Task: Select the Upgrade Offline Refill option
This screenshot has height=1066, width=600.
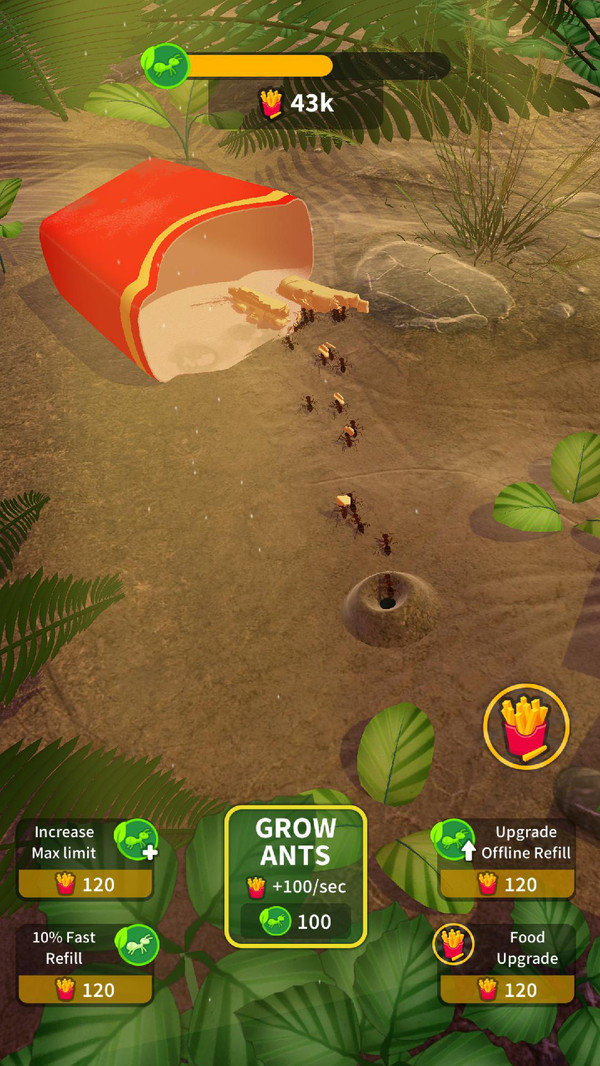Action: click(x=507, y=860)
